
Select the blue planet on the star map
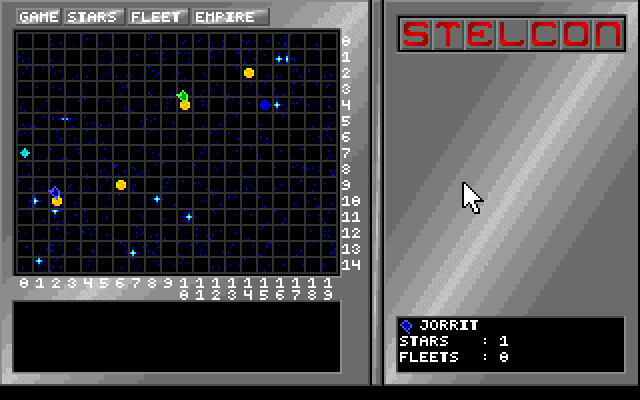(x=265, y=104)
